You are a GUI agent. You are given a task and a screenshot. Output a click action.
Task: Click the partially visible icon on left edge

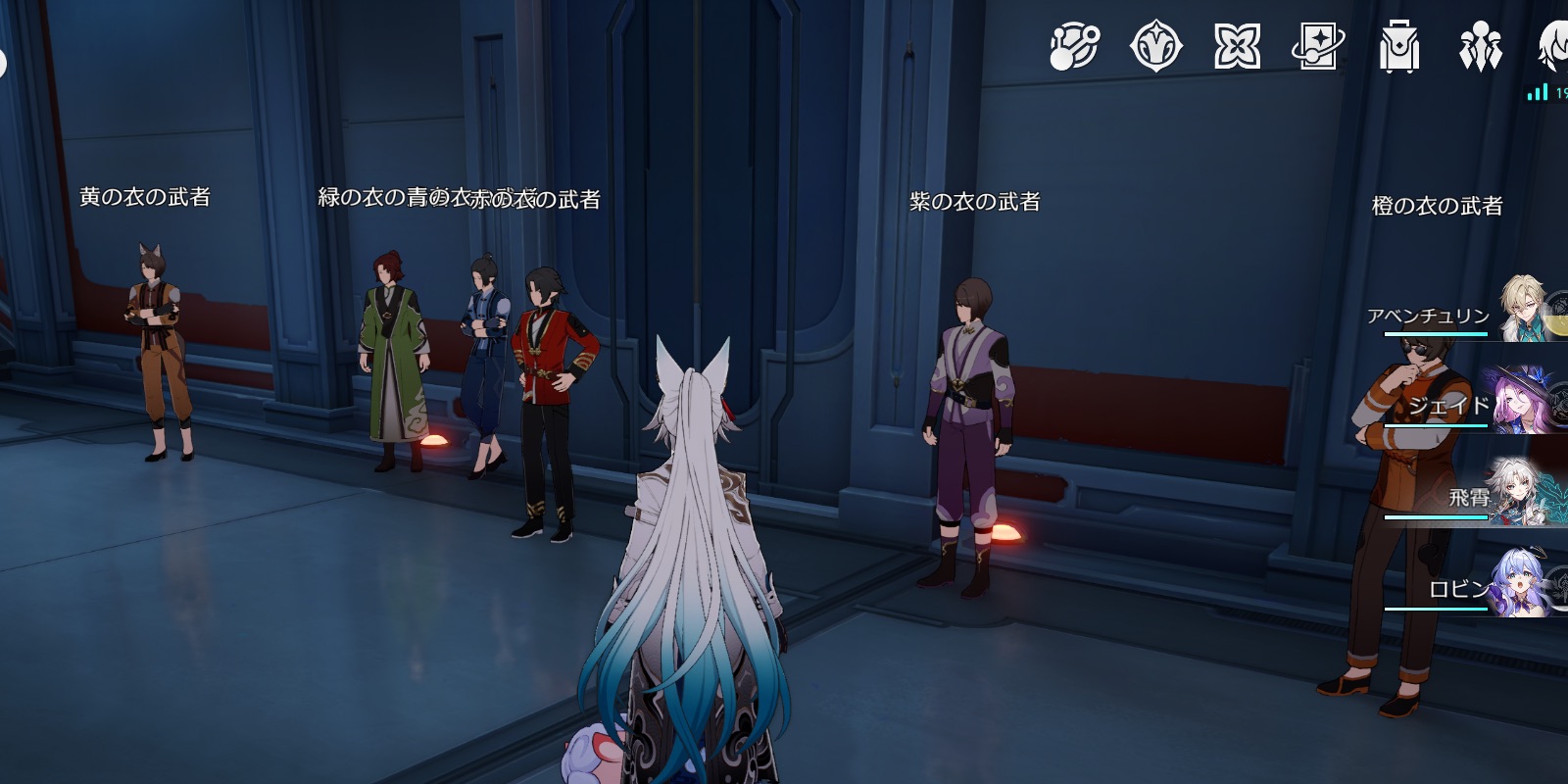tap(4, 59)
